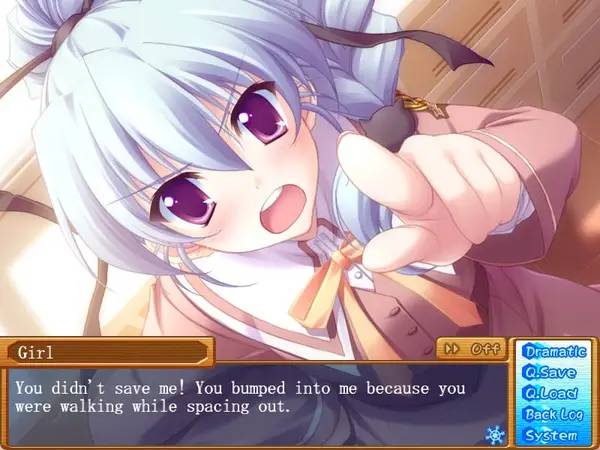
Task: Open the System menu
Action: pos(550,435)
